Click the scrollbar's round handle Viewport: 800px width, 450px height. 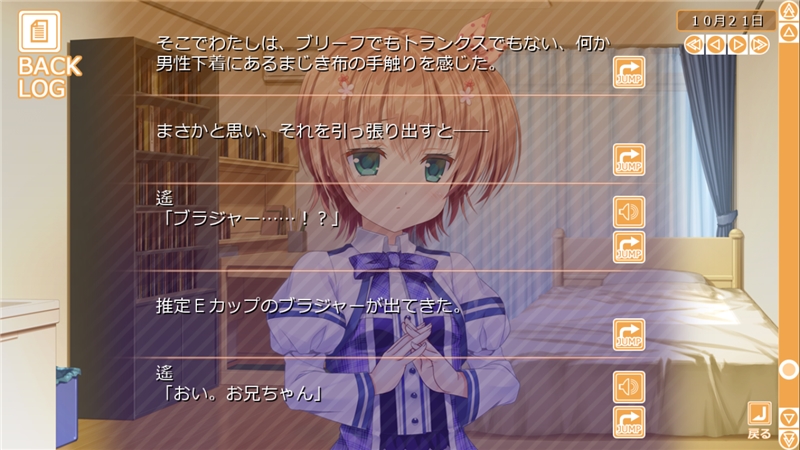(x=788, y=369)
